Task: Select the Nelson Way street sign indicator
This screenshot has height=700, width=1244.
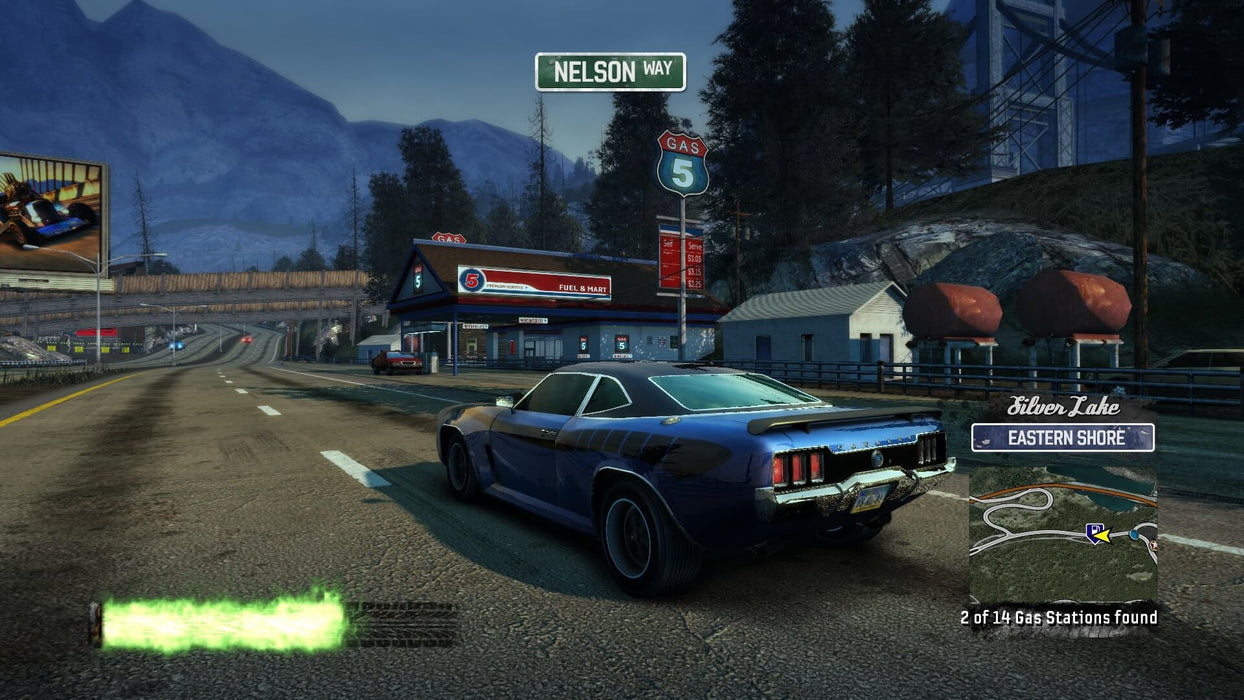Action: (610, 72)
